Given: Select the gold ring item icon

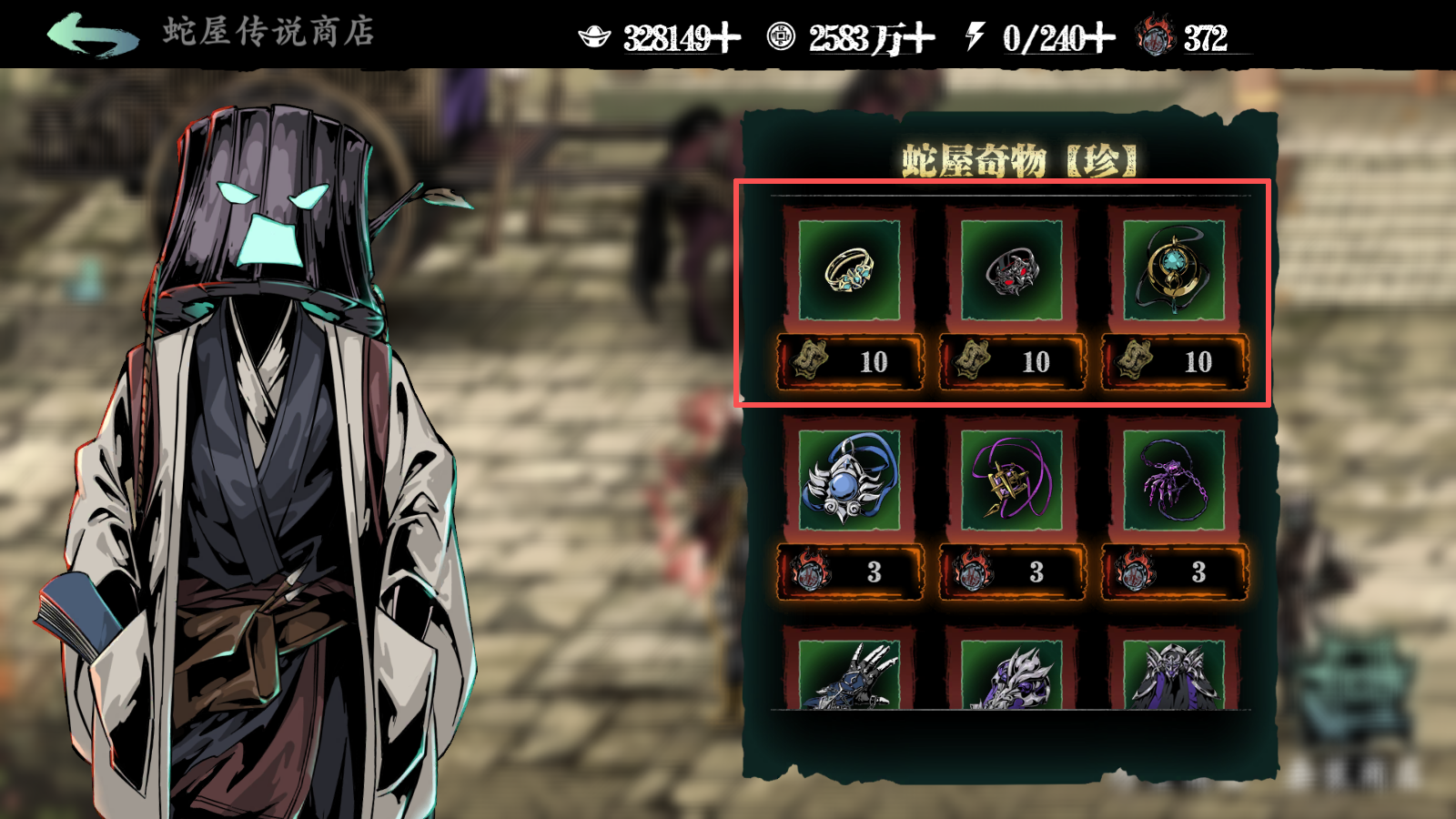Looking at the screenshot, I should [851, 268].
